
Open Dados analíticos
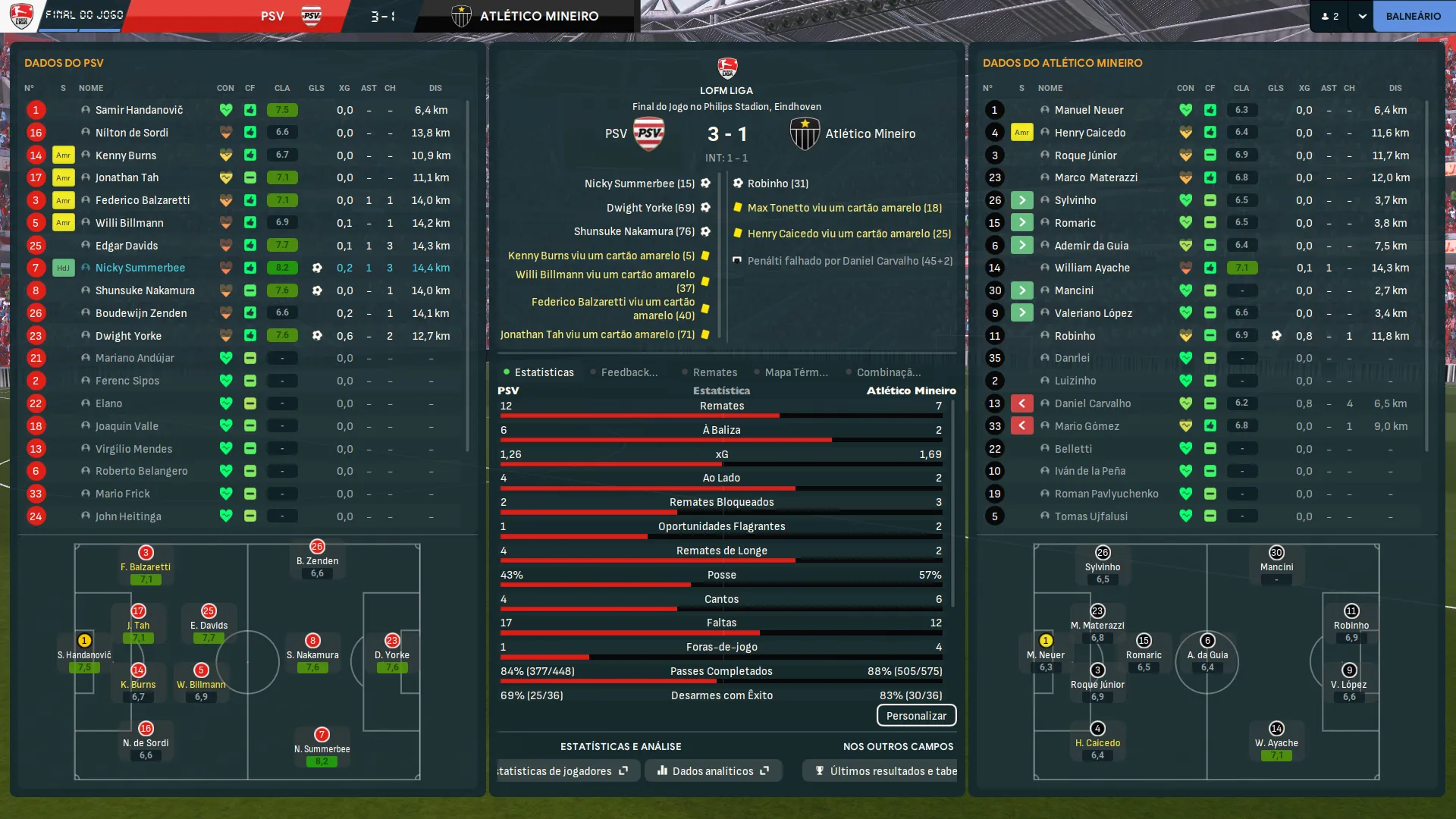click(713, 771)
